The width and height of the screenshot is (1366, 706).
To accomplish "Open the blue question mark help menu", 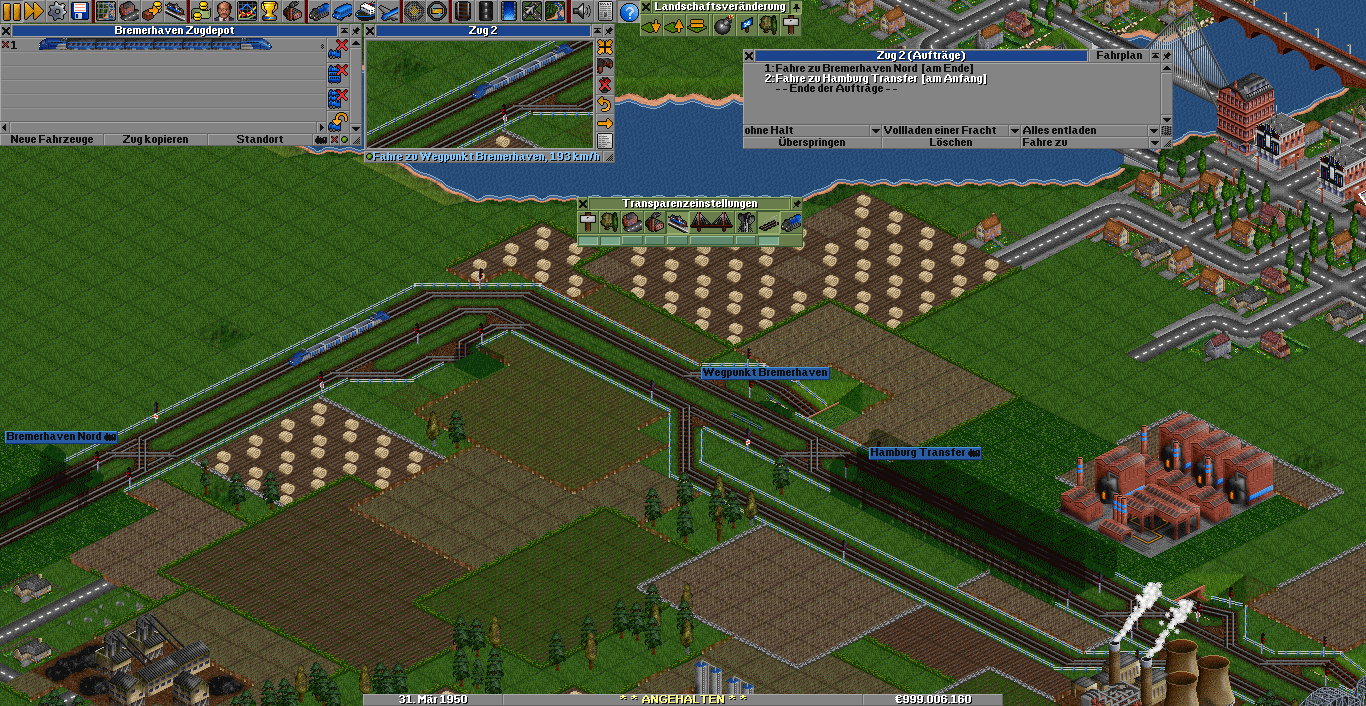I will click(629, 12).
